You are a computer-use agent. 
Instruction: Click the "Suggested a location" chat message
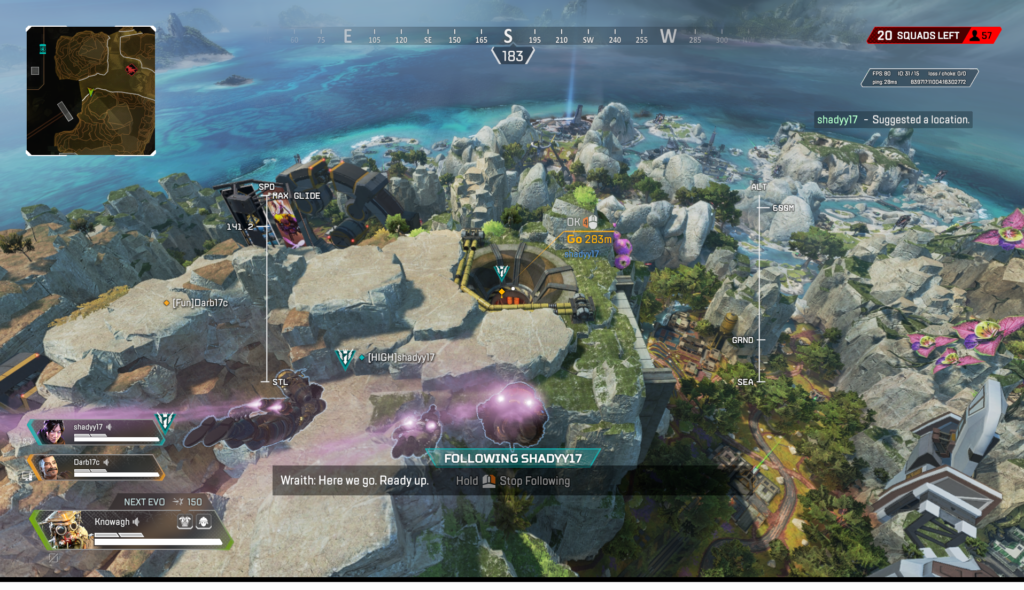[x=893, y=120]
